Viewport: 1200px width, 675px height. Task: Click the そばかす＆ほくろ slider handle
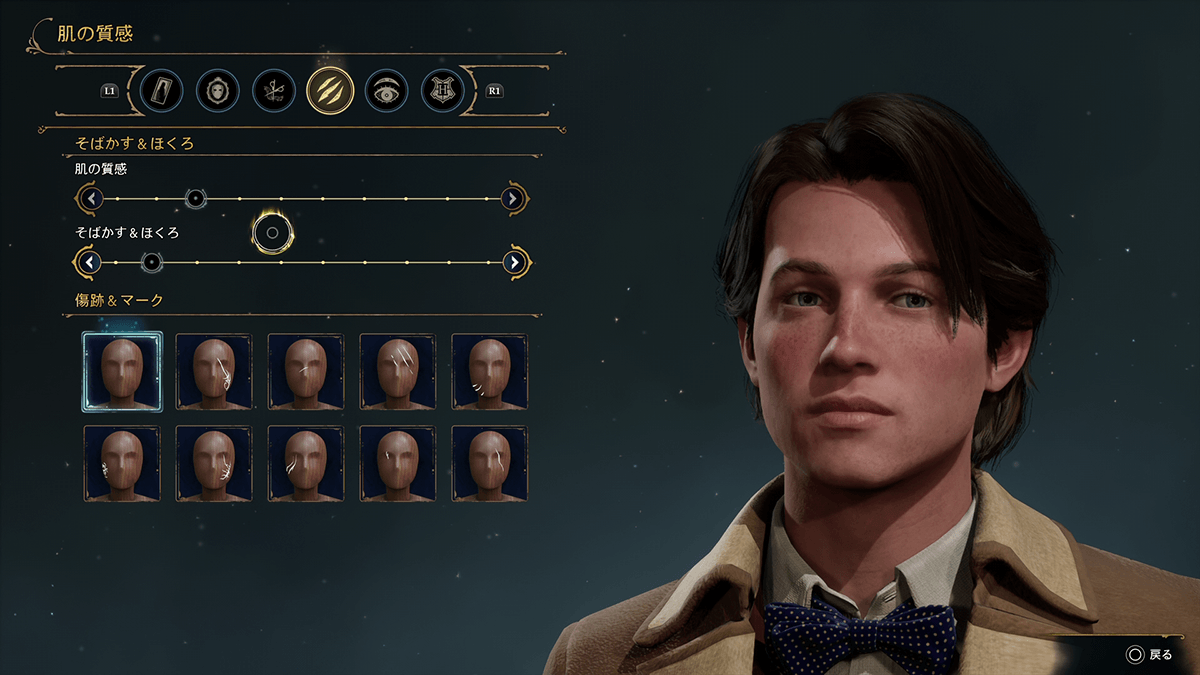[152, 263]
